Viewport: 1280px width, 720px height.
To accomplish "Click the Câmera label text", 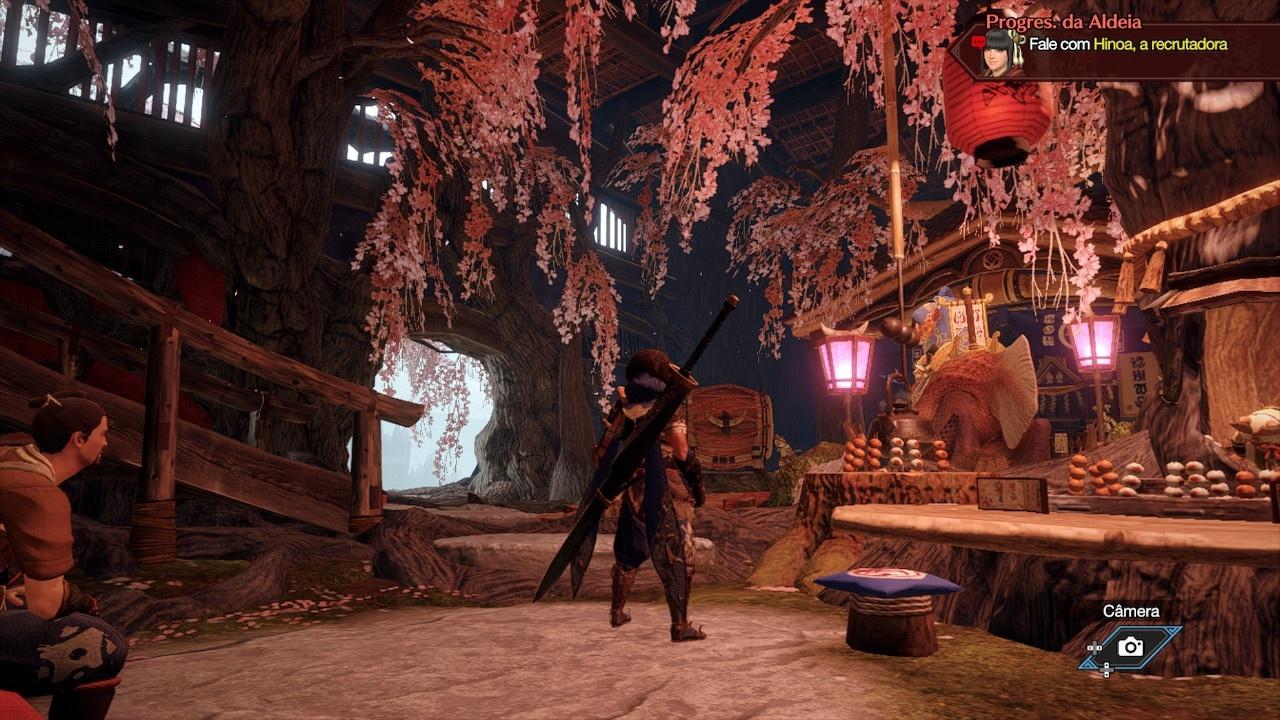I will point(1132,610).
